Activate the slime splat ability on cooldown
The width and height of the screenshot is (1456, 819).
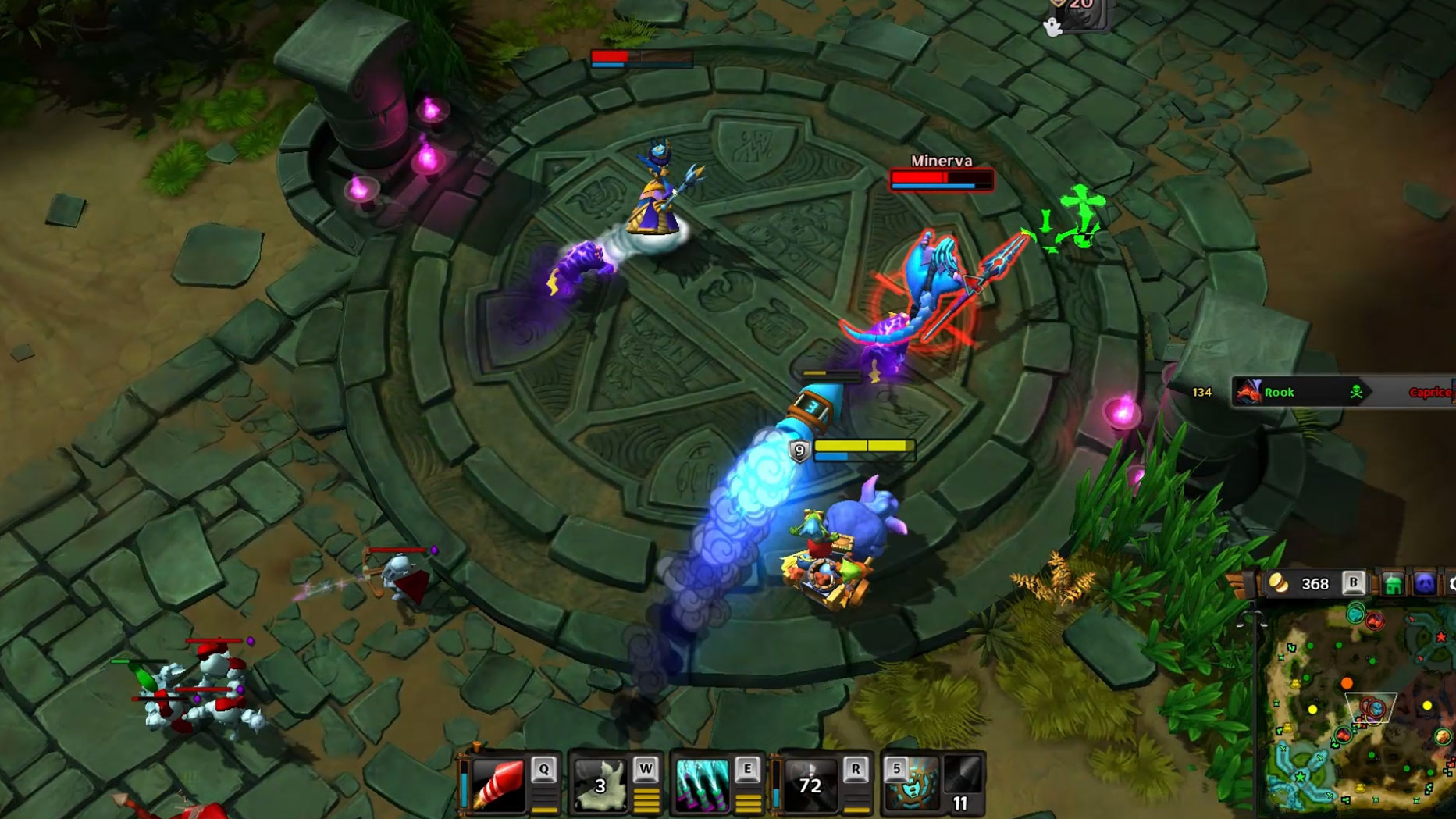coord(599,785)
